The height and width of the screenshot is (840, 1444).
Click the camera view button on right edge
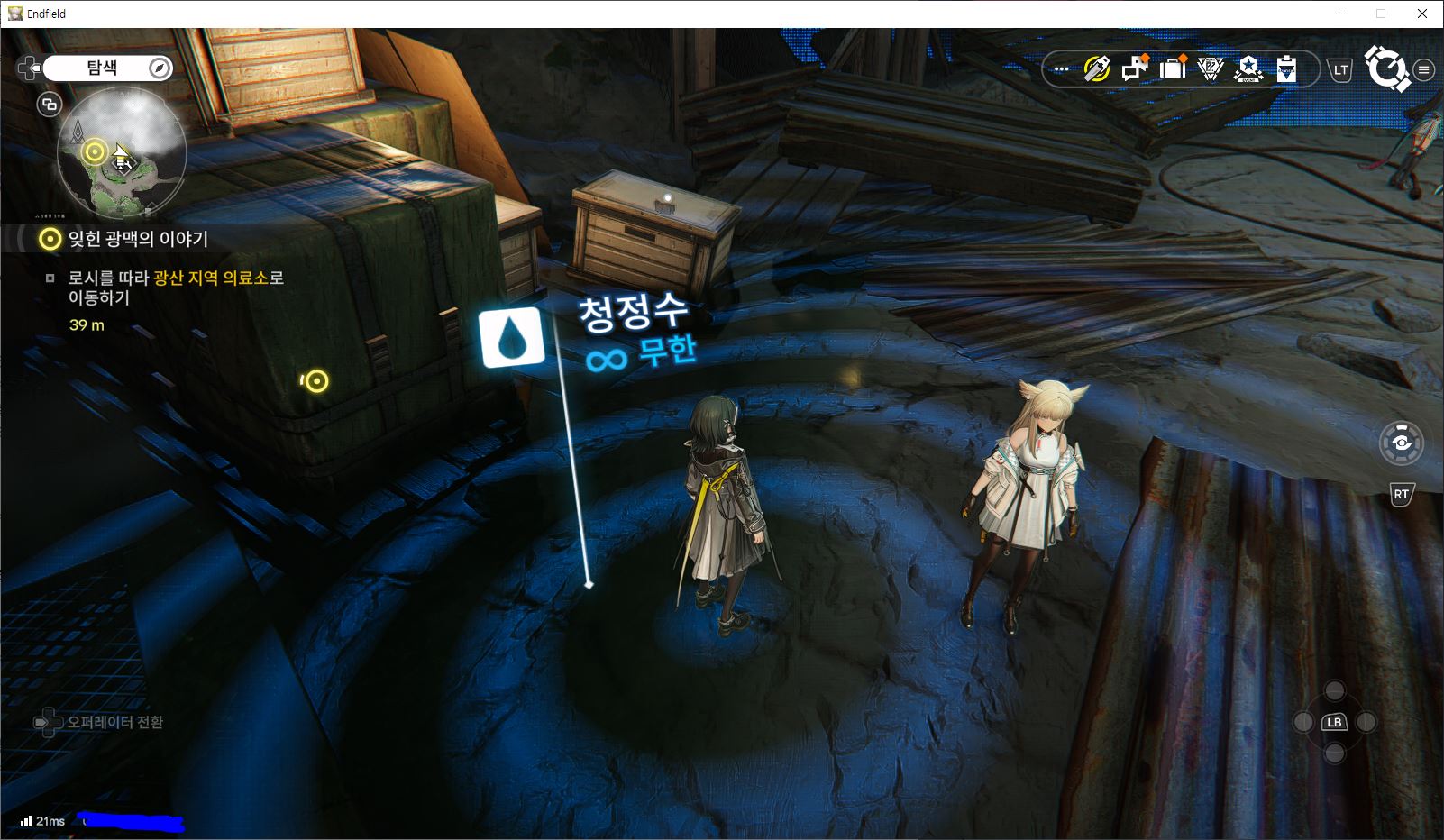(x=1401, y=443)
